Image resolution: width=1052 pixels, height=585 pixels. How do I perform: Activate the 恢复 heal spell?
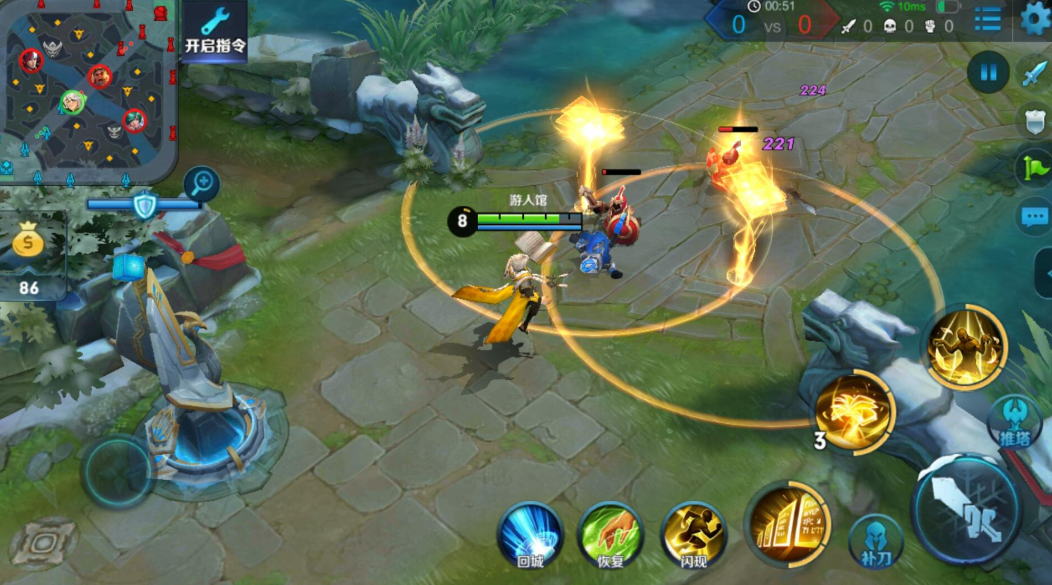click(x=611, y=535)
